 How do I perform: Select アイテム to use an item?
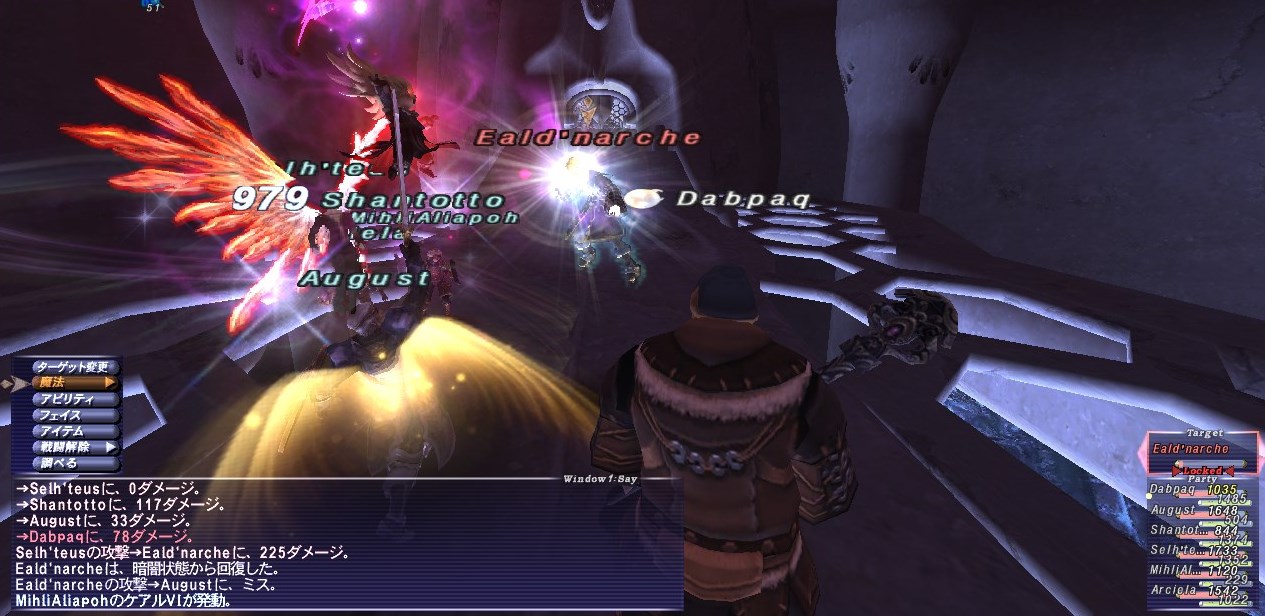tap(74, 431)
